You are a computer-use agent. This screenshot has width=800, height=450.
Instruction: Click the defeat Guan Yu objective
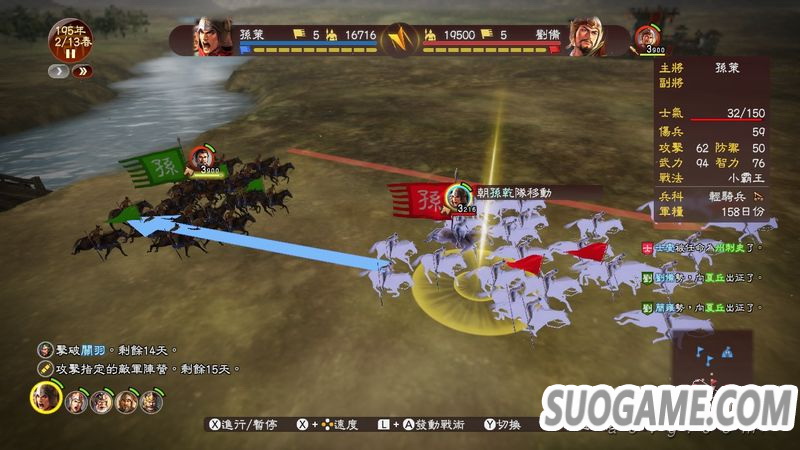[108, 350]
